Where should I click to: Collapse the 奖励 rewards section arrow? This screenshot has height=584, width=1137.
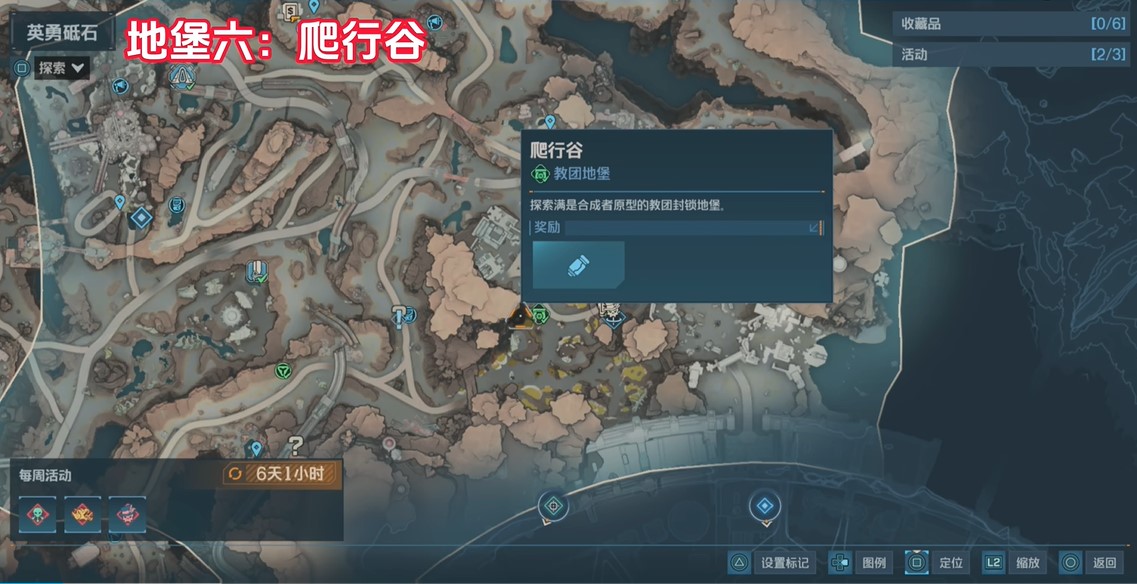[x=813, y=228]
